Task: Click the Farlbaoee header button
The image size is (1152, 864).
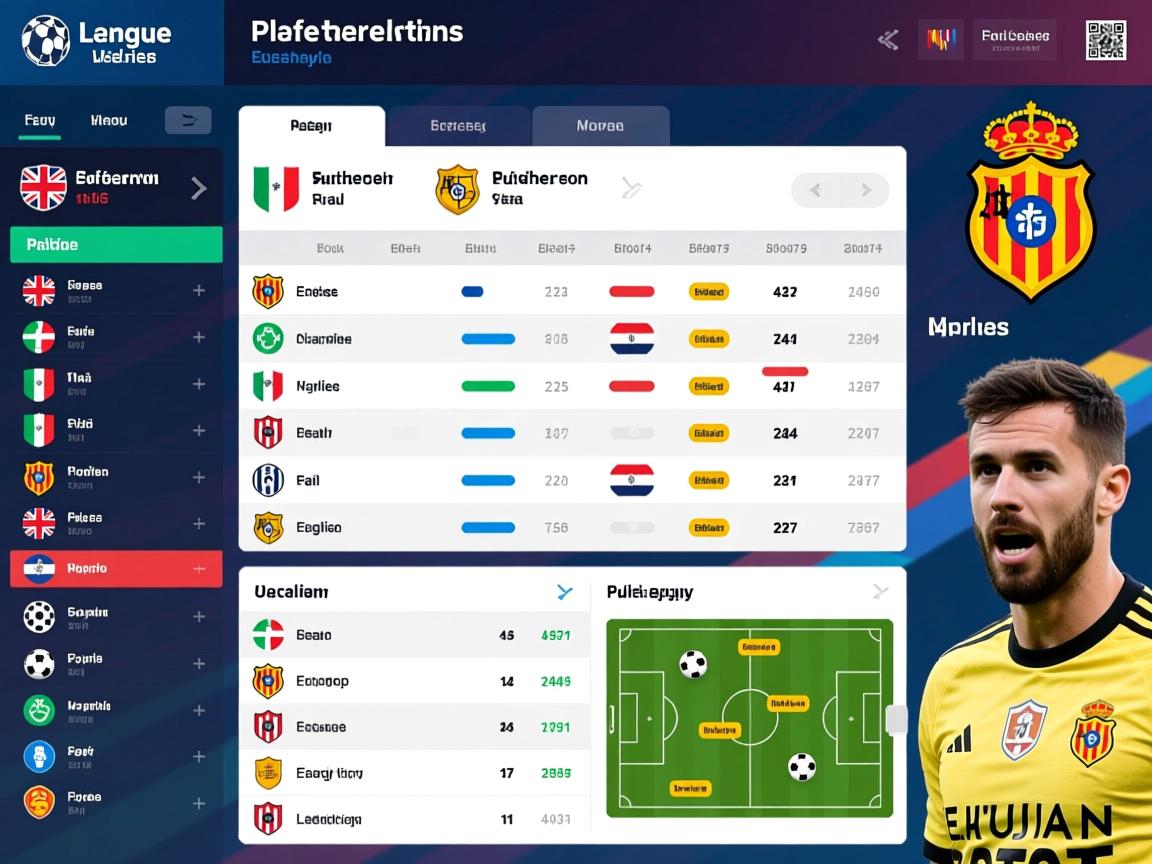Action: [x=1015, y=40]
